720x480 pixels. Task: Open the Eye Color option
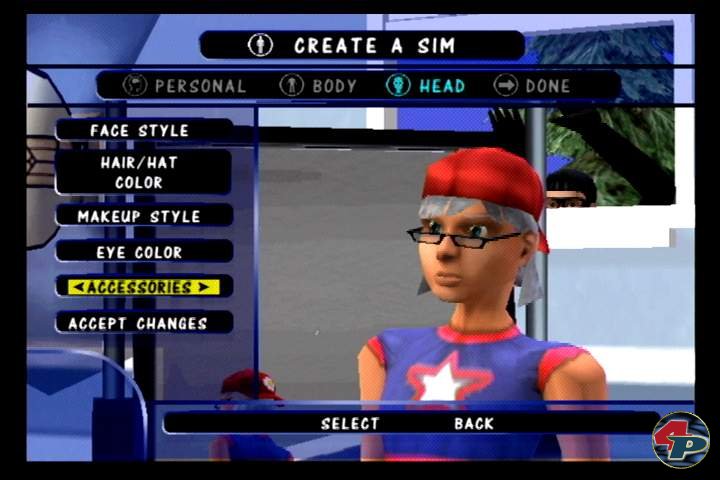pos(140,252)
